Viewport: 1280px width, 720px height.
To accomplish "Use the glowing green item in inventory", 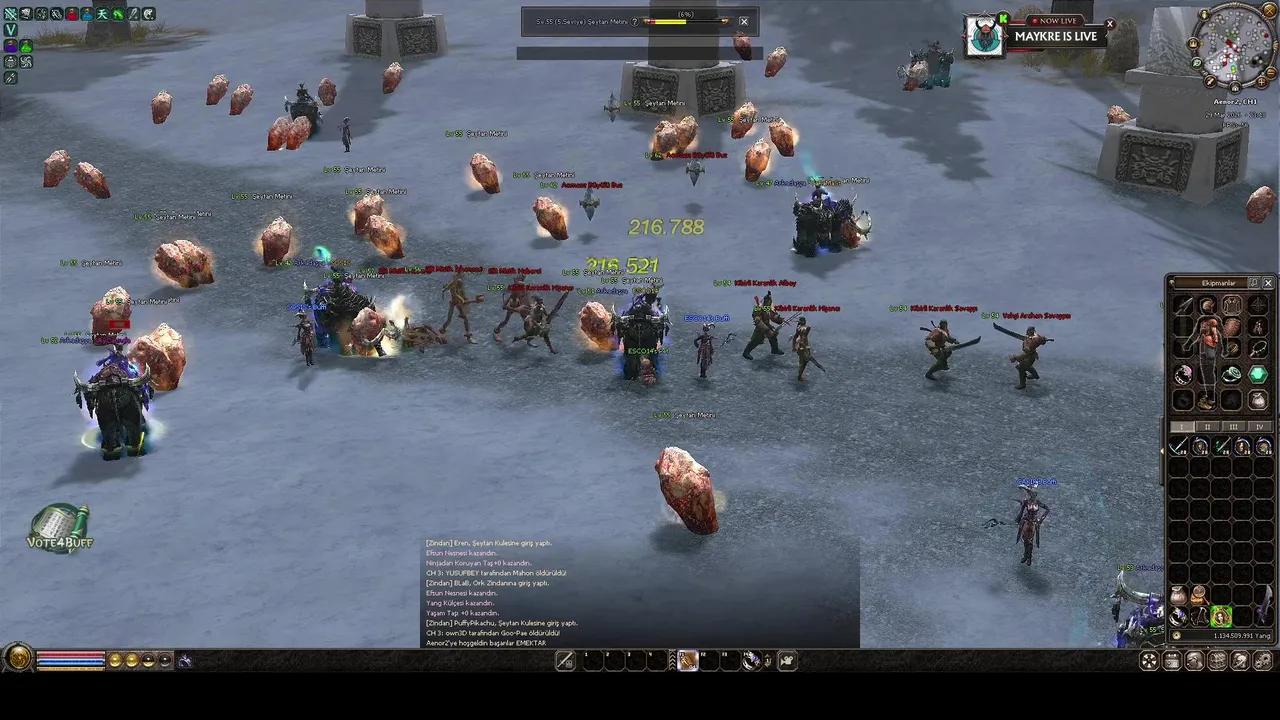I will pyautogui.click(x=1220, y=616).
